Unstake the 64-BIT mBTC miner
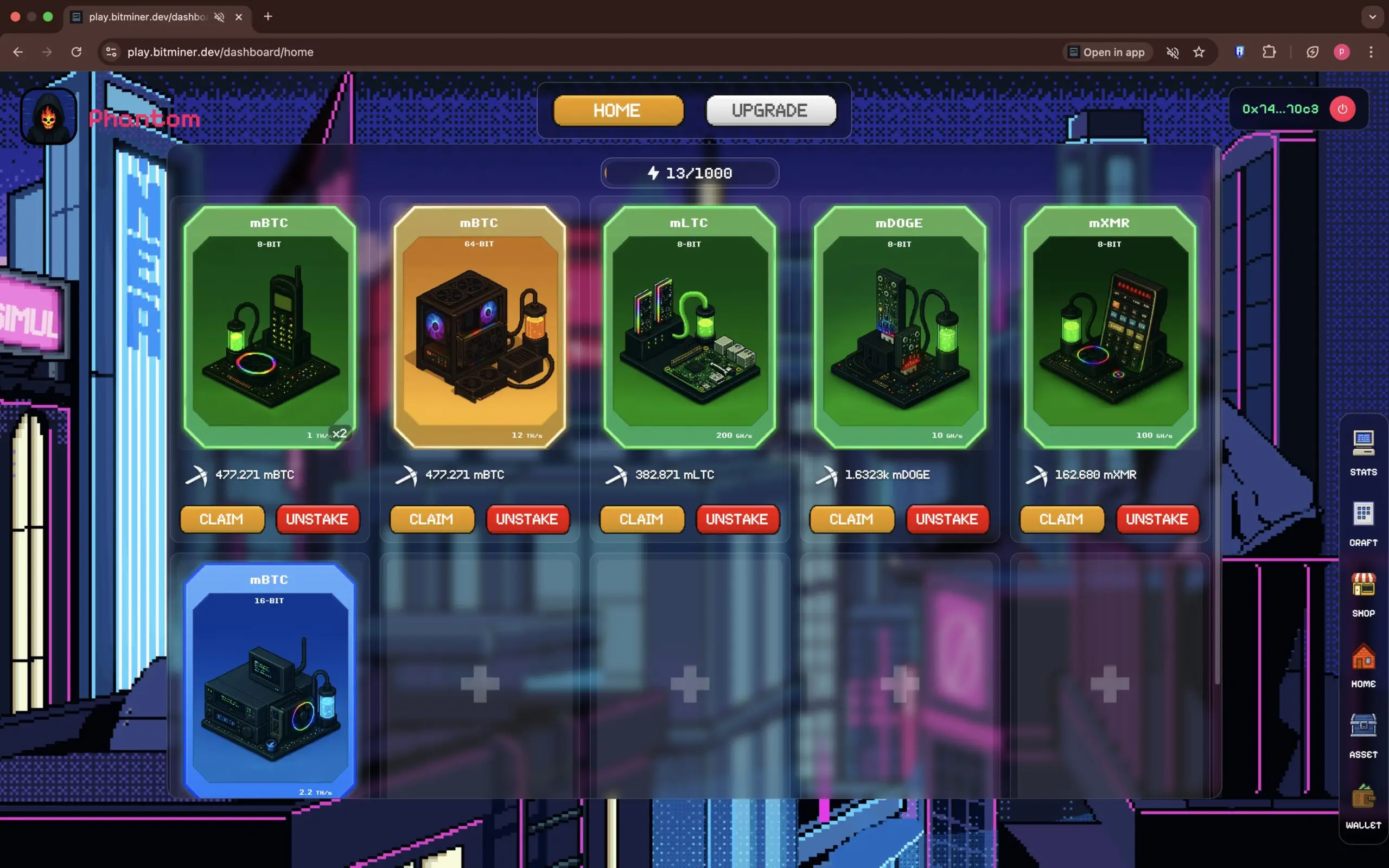The image size is (1389, 868). 527,519
